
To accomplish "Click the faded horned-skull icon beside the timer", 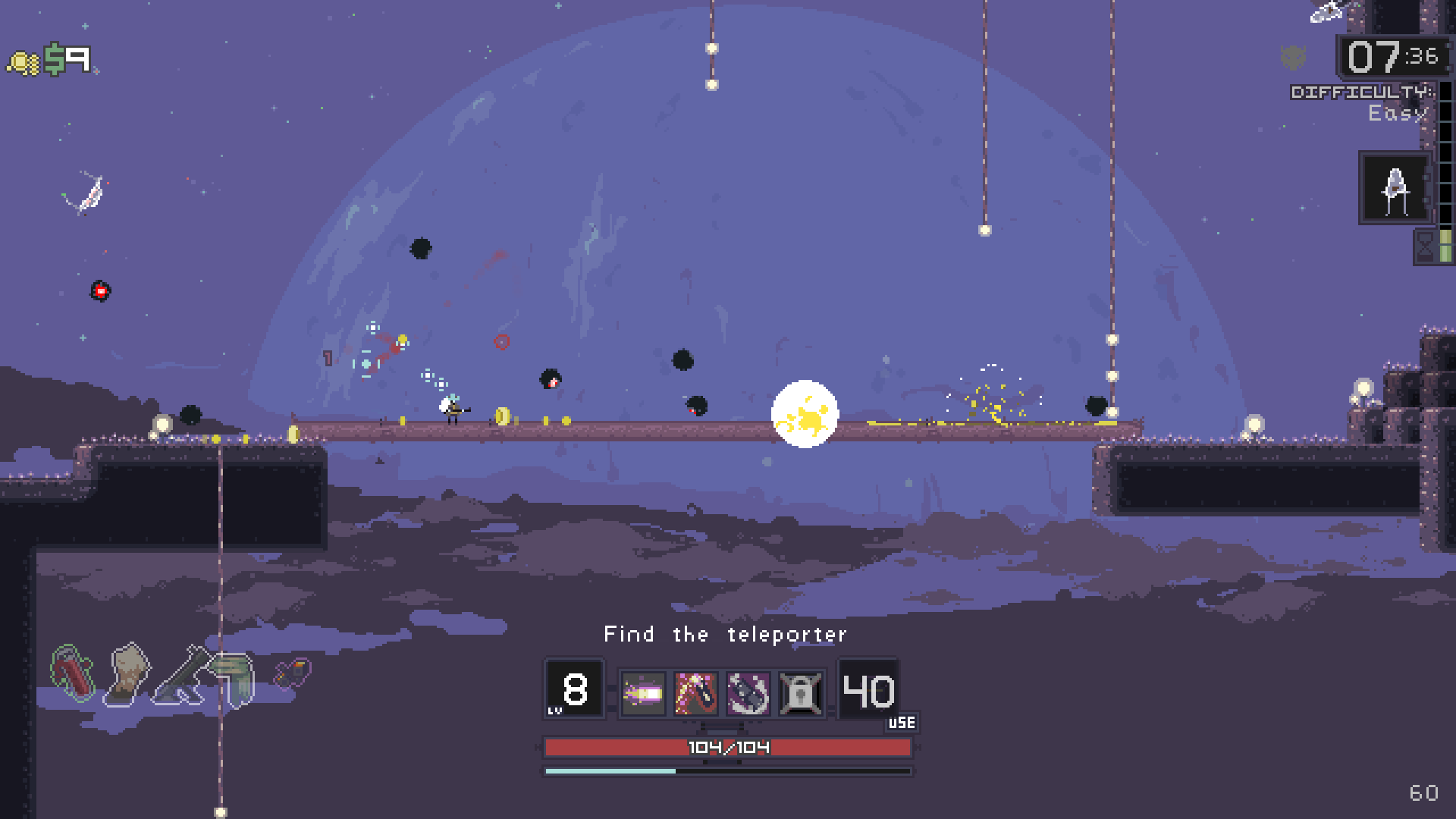I will (1294, 56).
